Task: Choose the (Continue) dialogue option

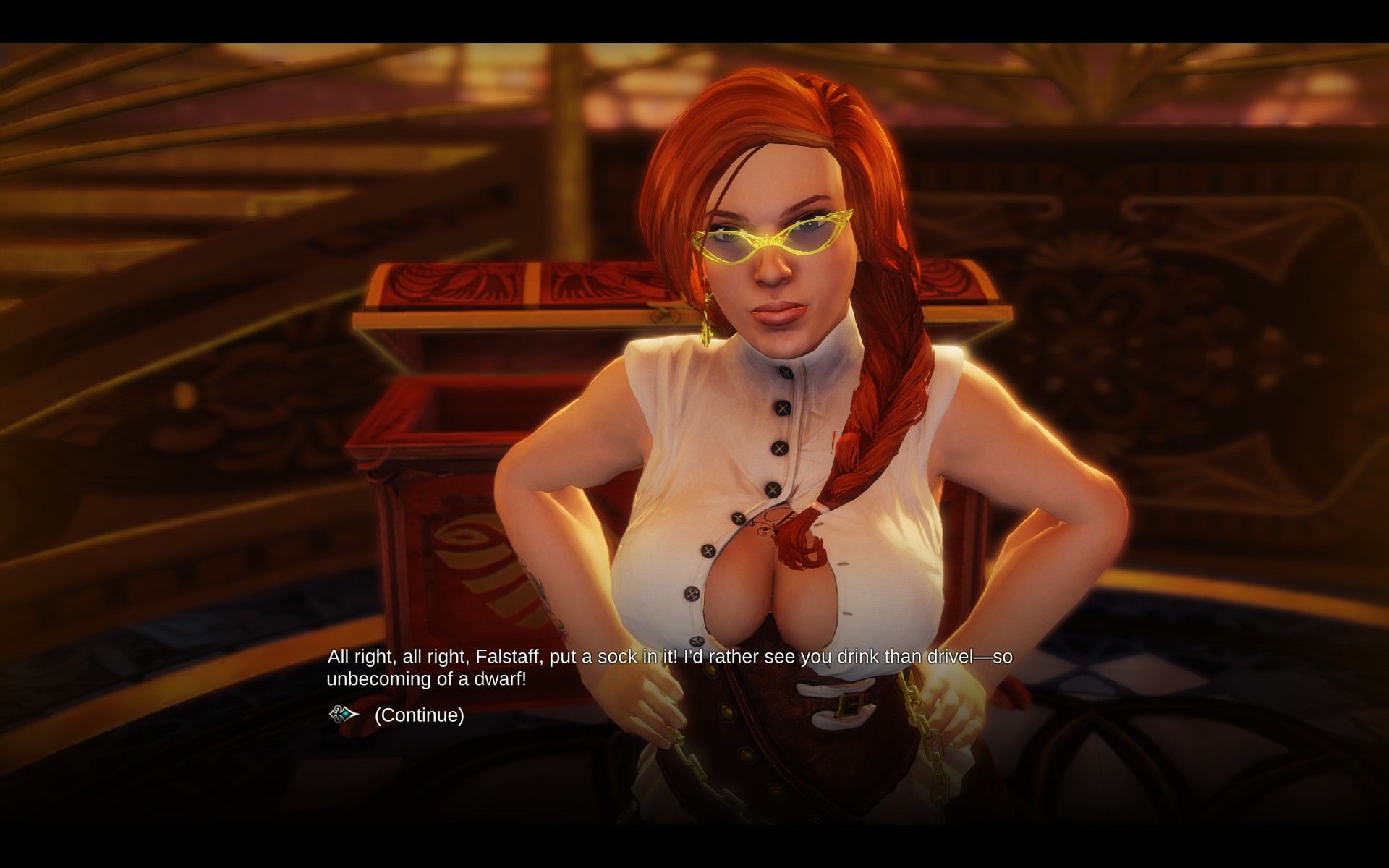Action: tap(419, 715)
